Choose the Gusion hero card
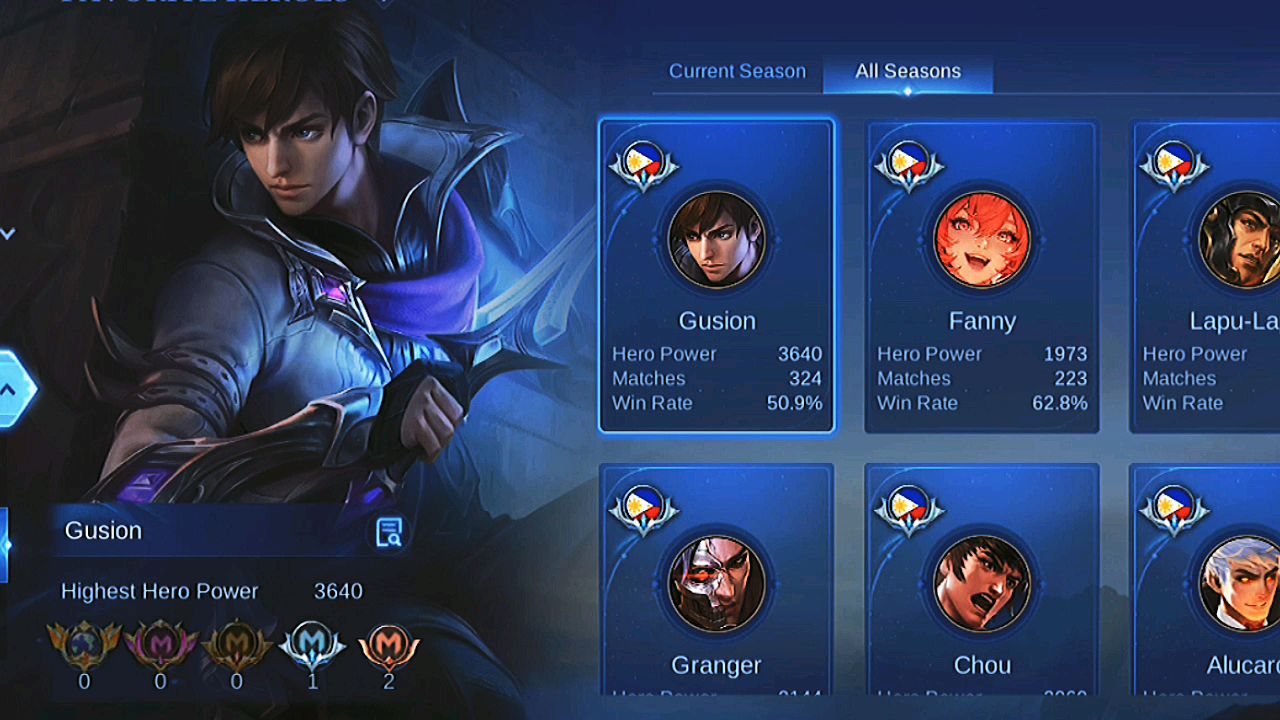 coord(716,277)
